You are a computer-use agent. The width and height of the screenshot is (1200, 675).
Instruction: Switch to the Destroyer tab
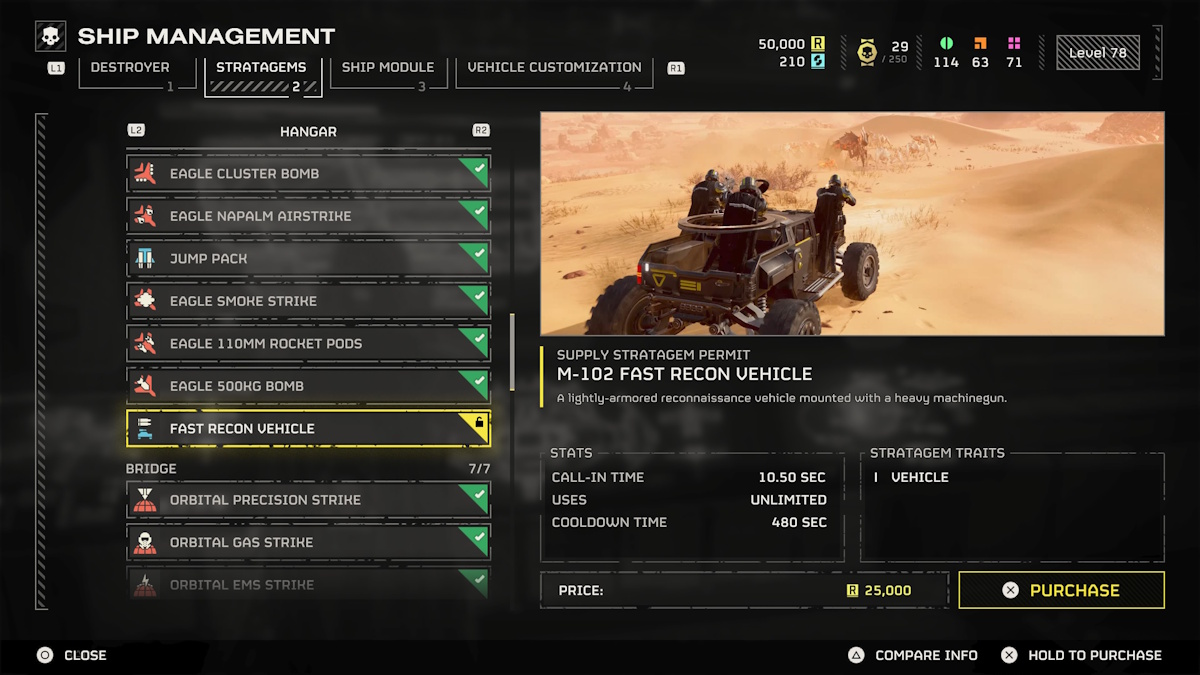pos(130,68)
